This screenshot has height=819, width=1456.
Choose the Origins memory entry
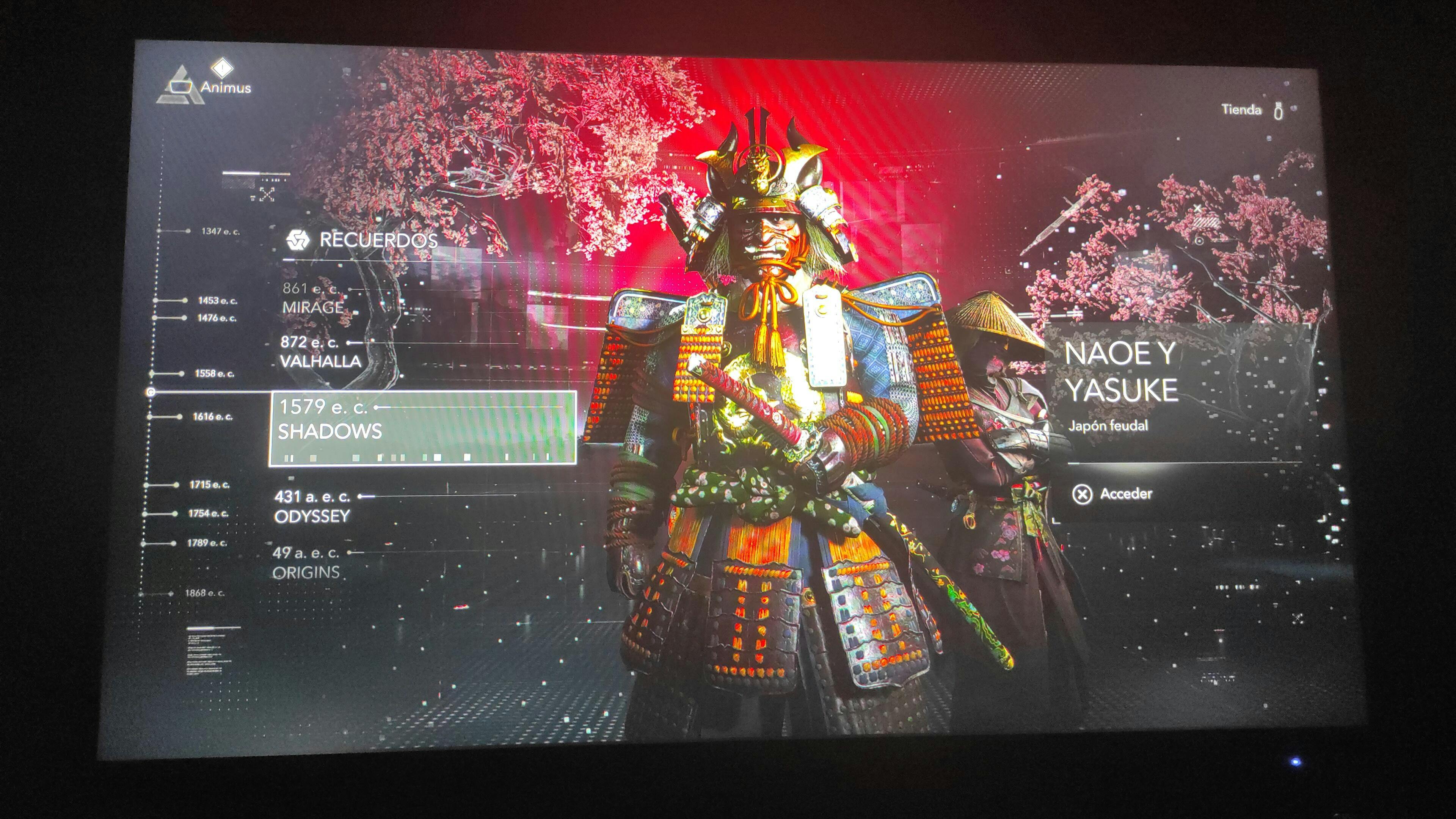pyautogui.click(x=306, y=562)
